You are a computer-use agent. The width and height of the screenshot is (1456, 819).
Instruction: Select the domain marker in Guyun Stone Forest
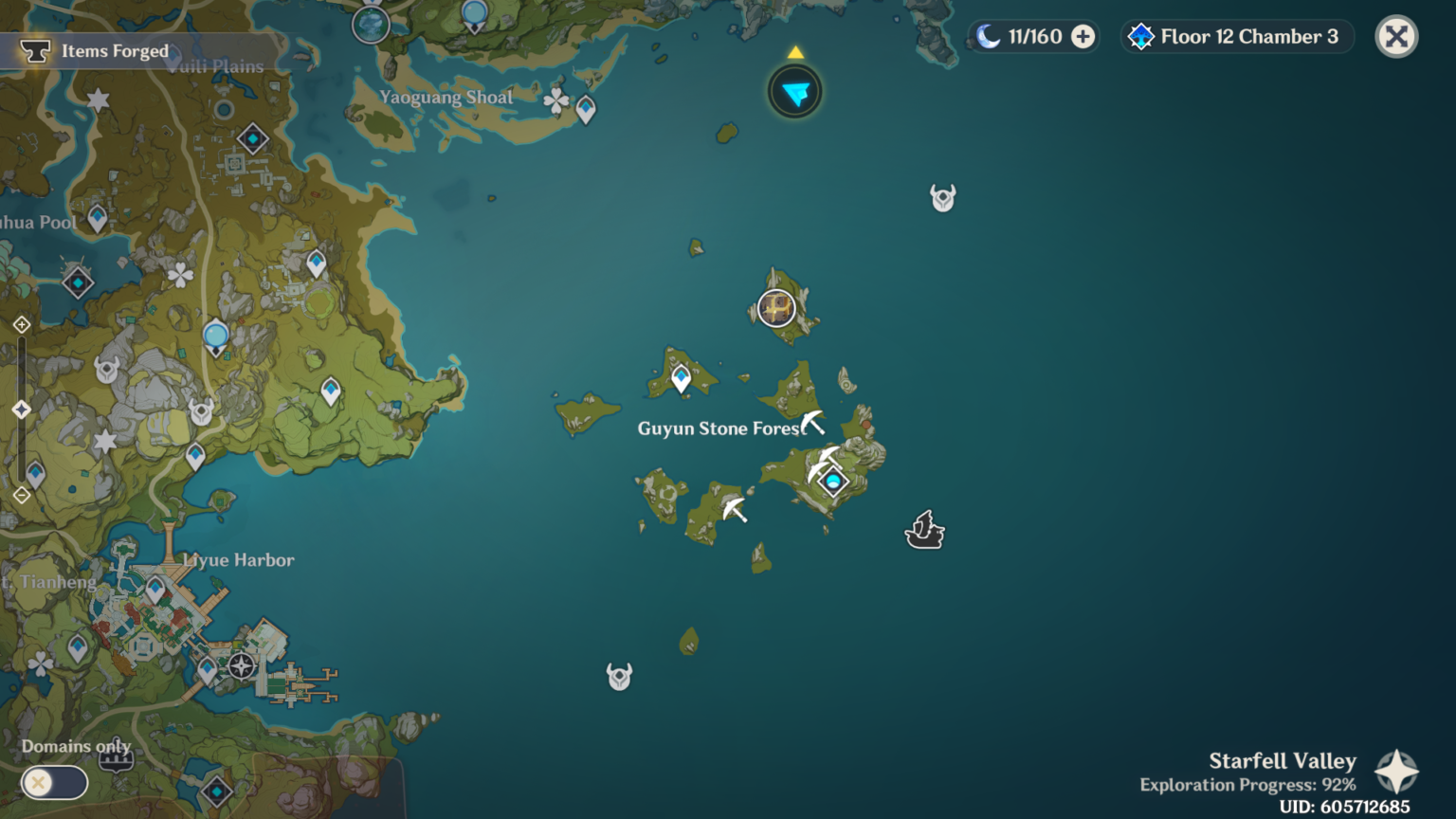(833, 482)
